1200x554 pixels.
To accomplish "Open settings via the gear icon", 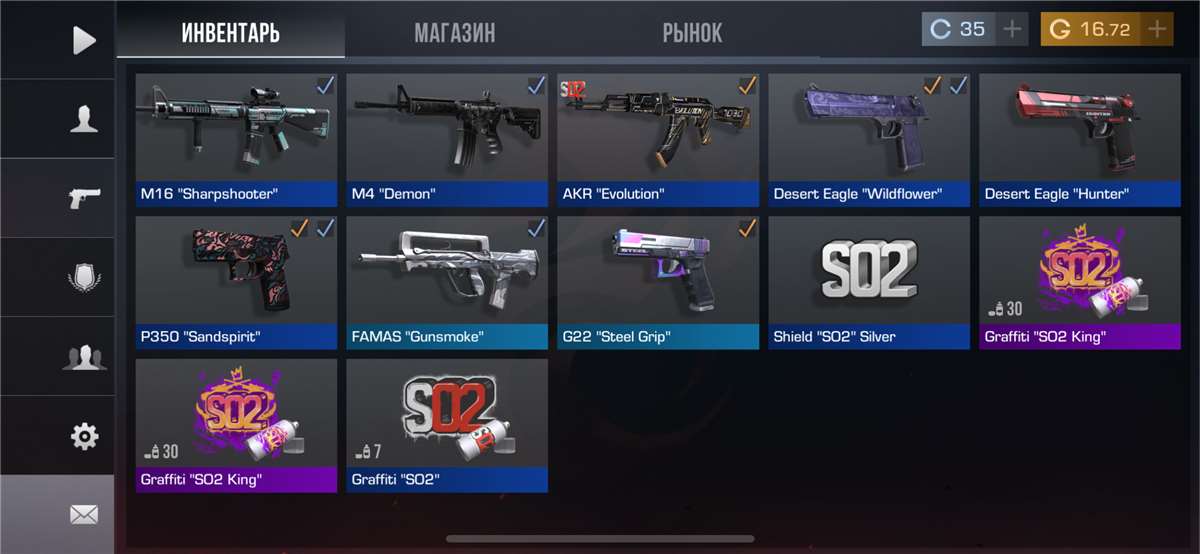I will [x=84, y=436].
